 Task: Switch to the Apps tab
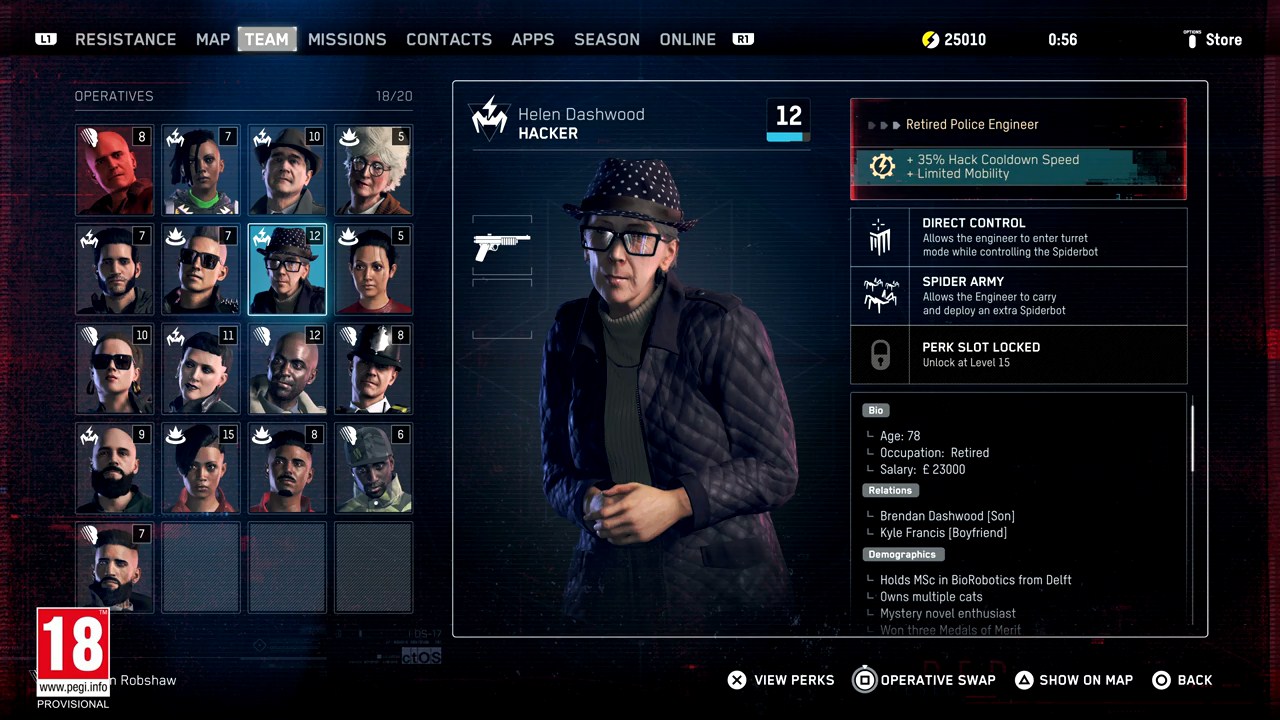coord(533,40)
